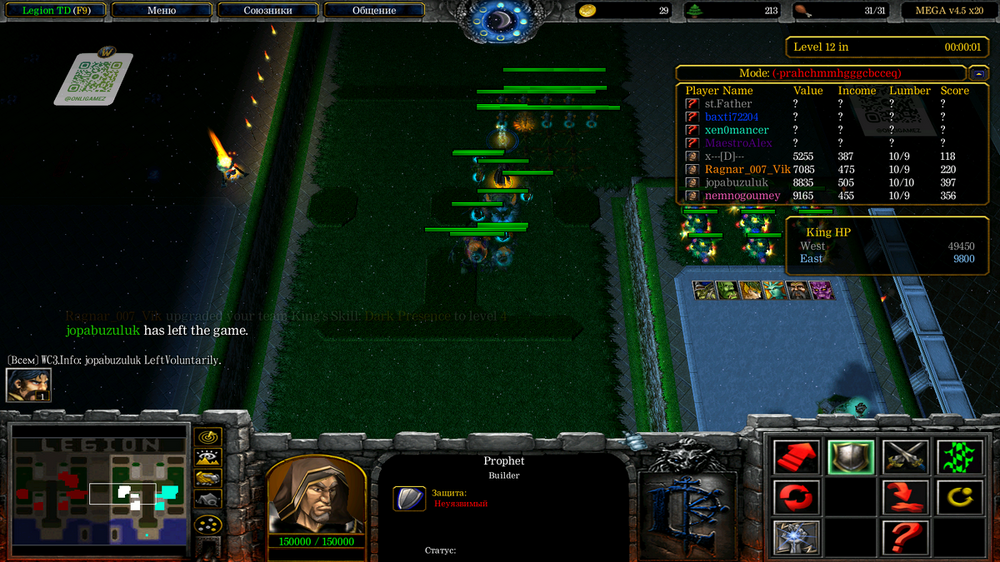Screen dimensions: 1000x562
Task: Open the Legion TD (F9) quest log
Action: [55, 11]
